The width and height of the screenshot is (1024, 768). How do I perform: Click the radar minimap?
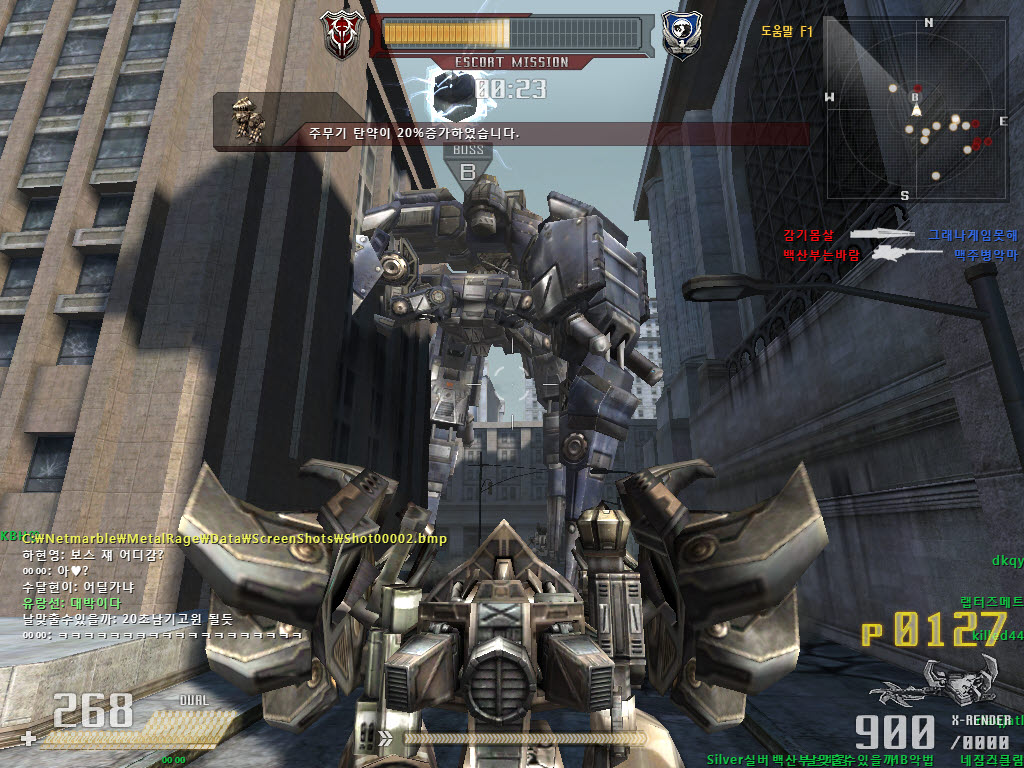[916, 110]
